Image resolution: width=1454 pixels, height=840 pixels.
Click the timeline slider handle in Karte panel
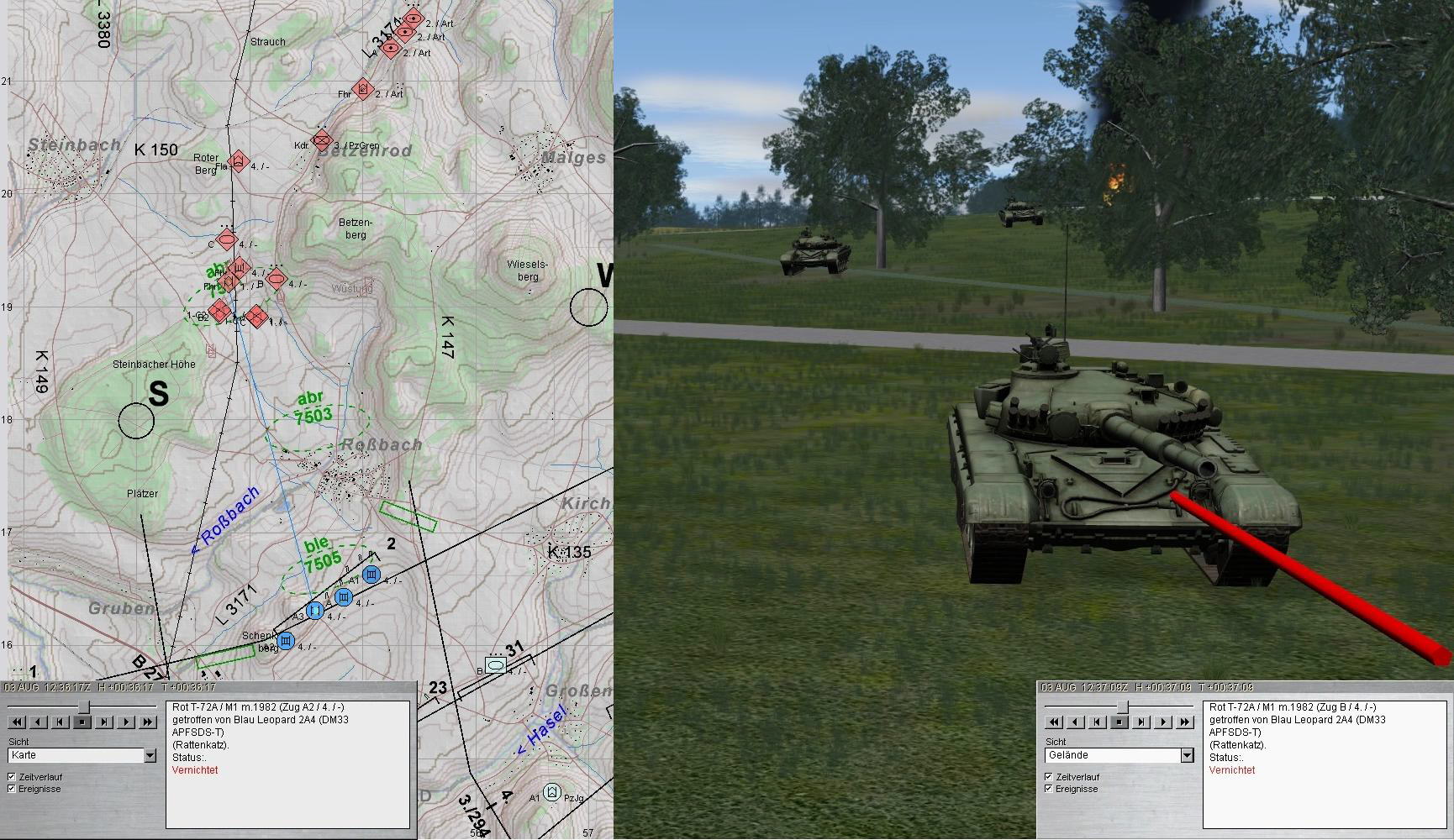(84, 706)
